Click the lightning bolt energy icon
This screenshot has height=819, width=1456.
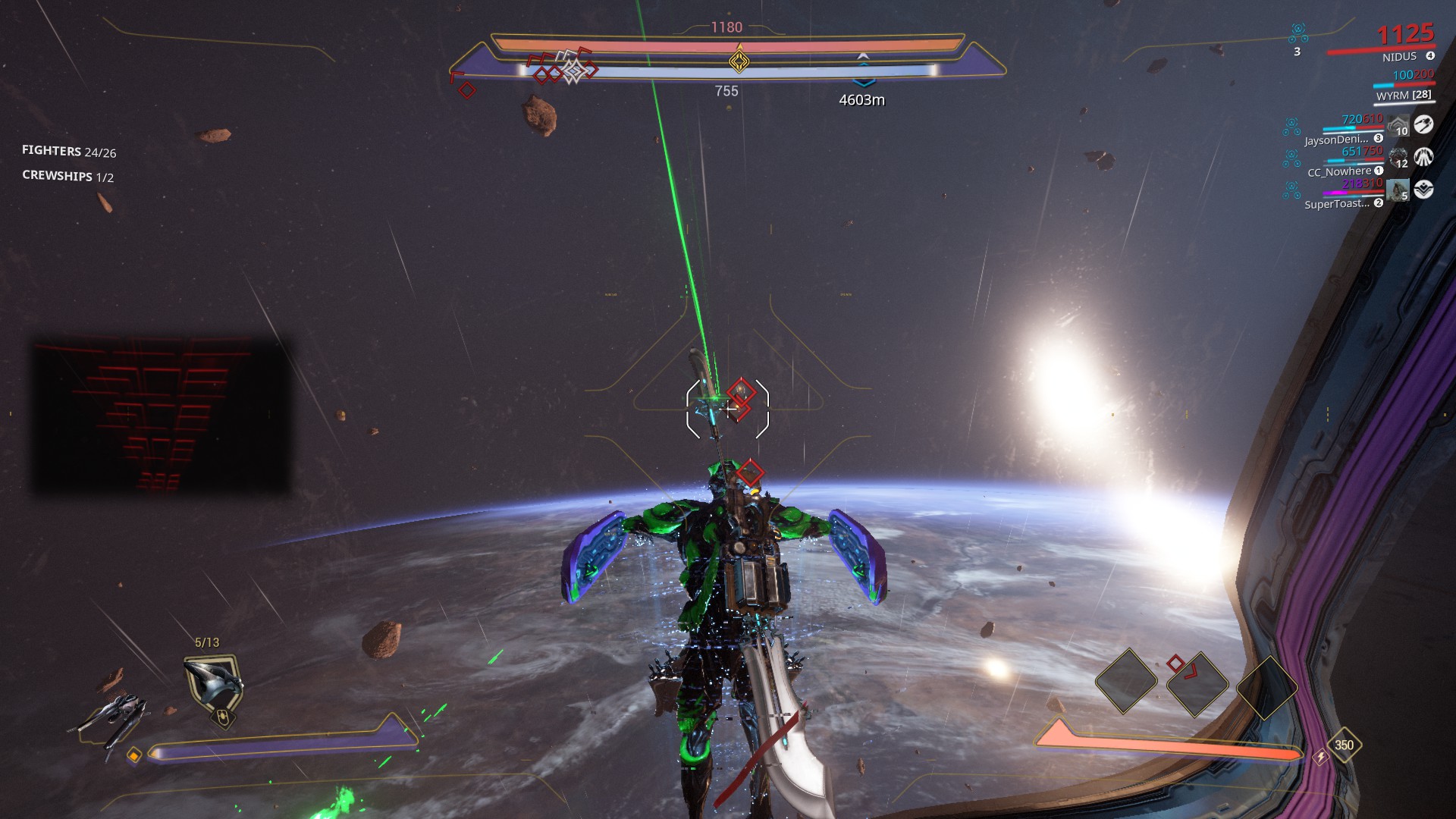[1321, 757]
